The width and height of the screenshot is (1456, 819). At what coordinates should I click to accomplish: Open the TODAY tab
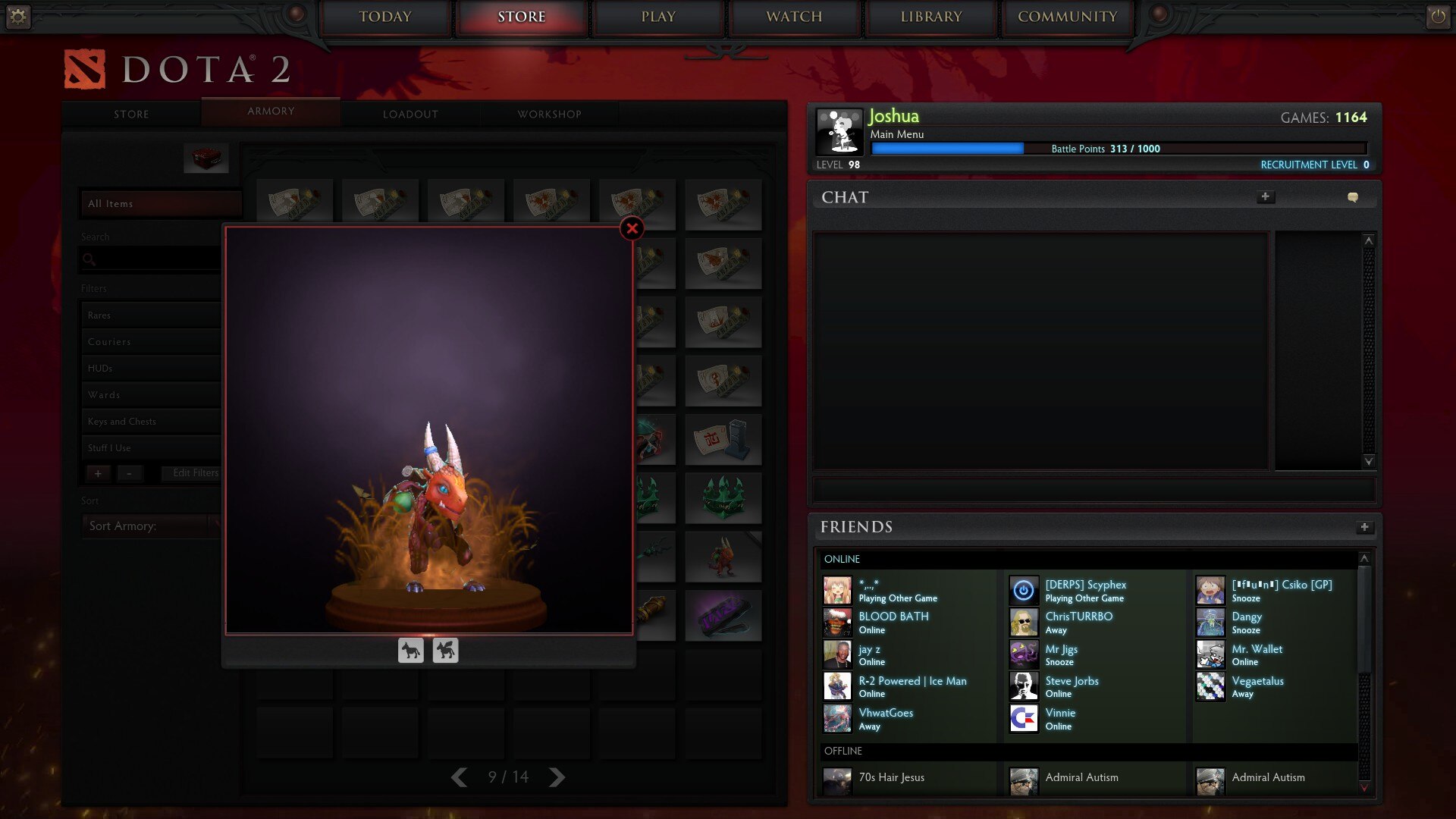[385, 17]
